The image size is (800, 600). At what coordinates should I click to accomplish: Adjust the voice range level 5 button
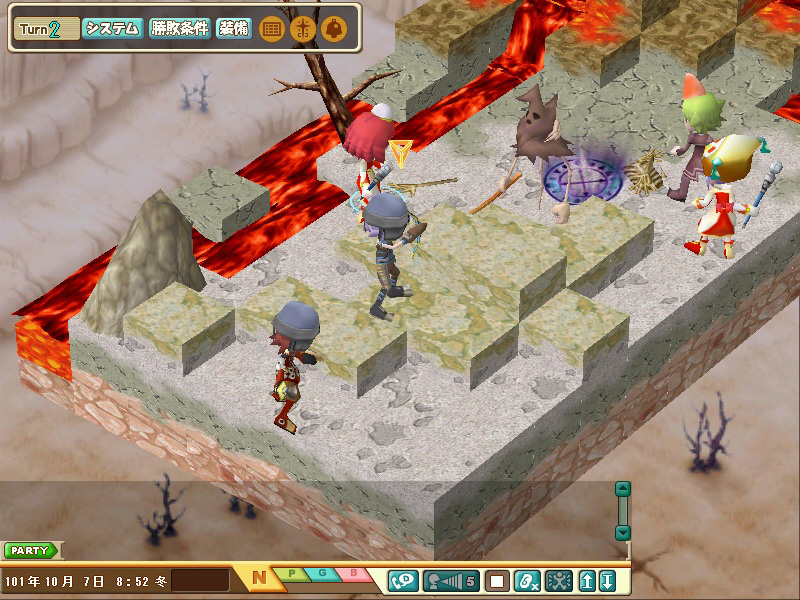coord(451,580)
